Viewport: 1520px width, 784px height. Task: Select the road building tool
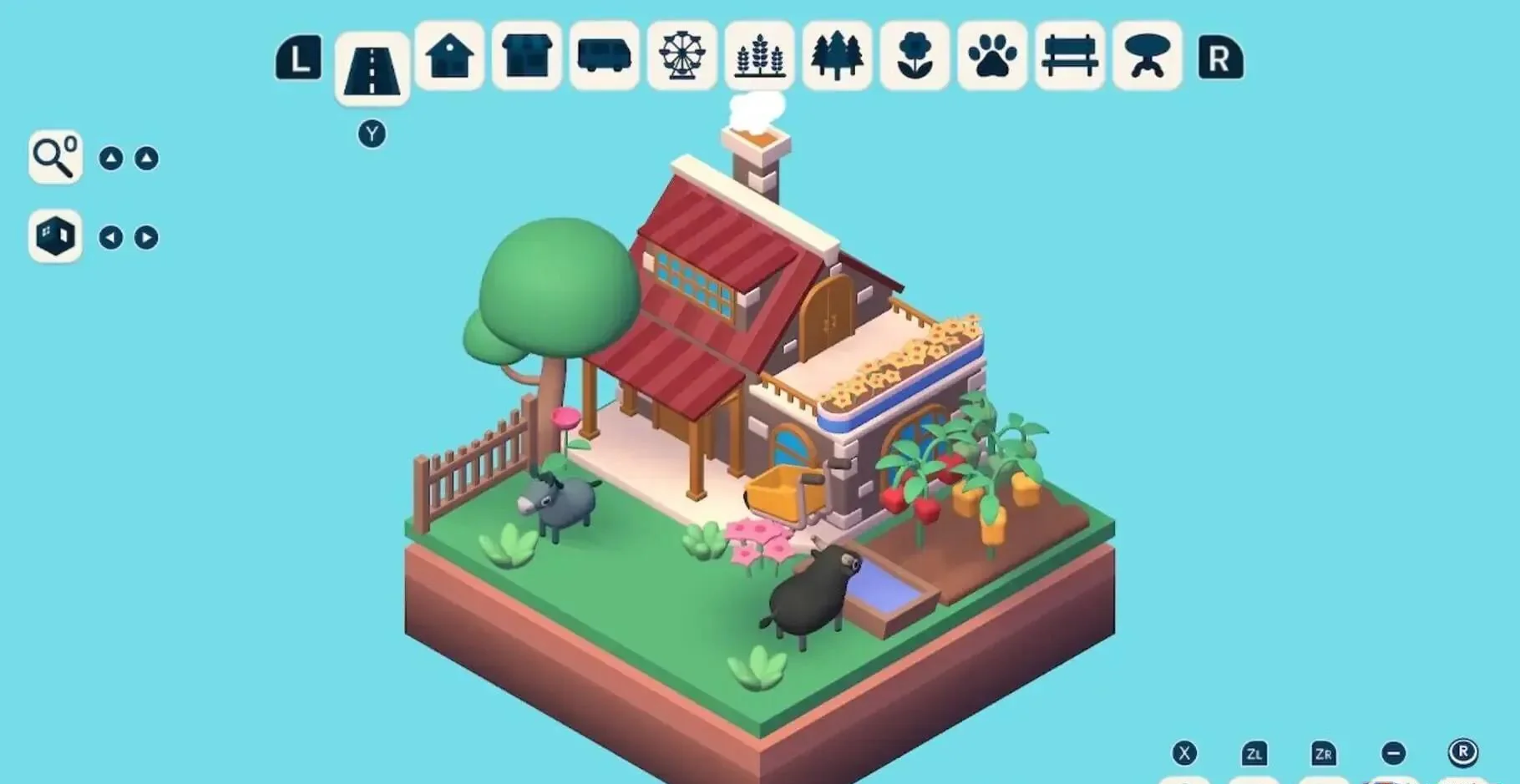370,59
